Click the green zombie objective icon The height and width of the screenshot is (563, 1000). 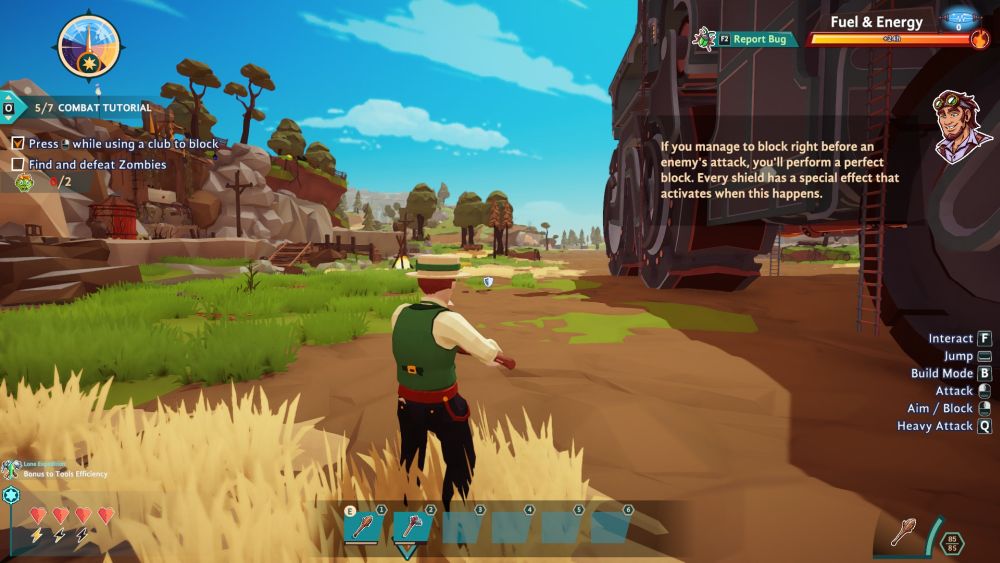[x=24, y=182]
